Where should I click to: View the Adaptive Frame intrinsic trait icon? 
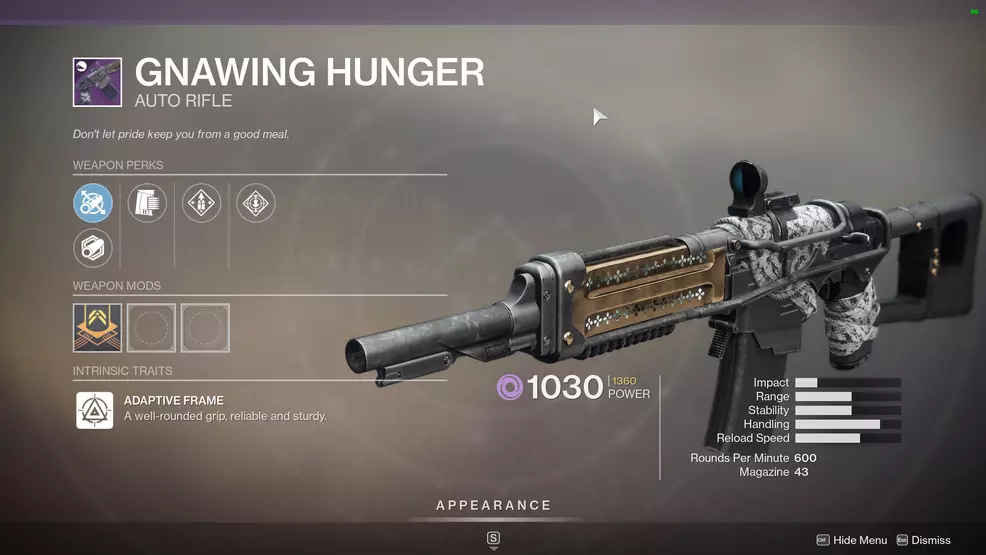coord(95,410)
